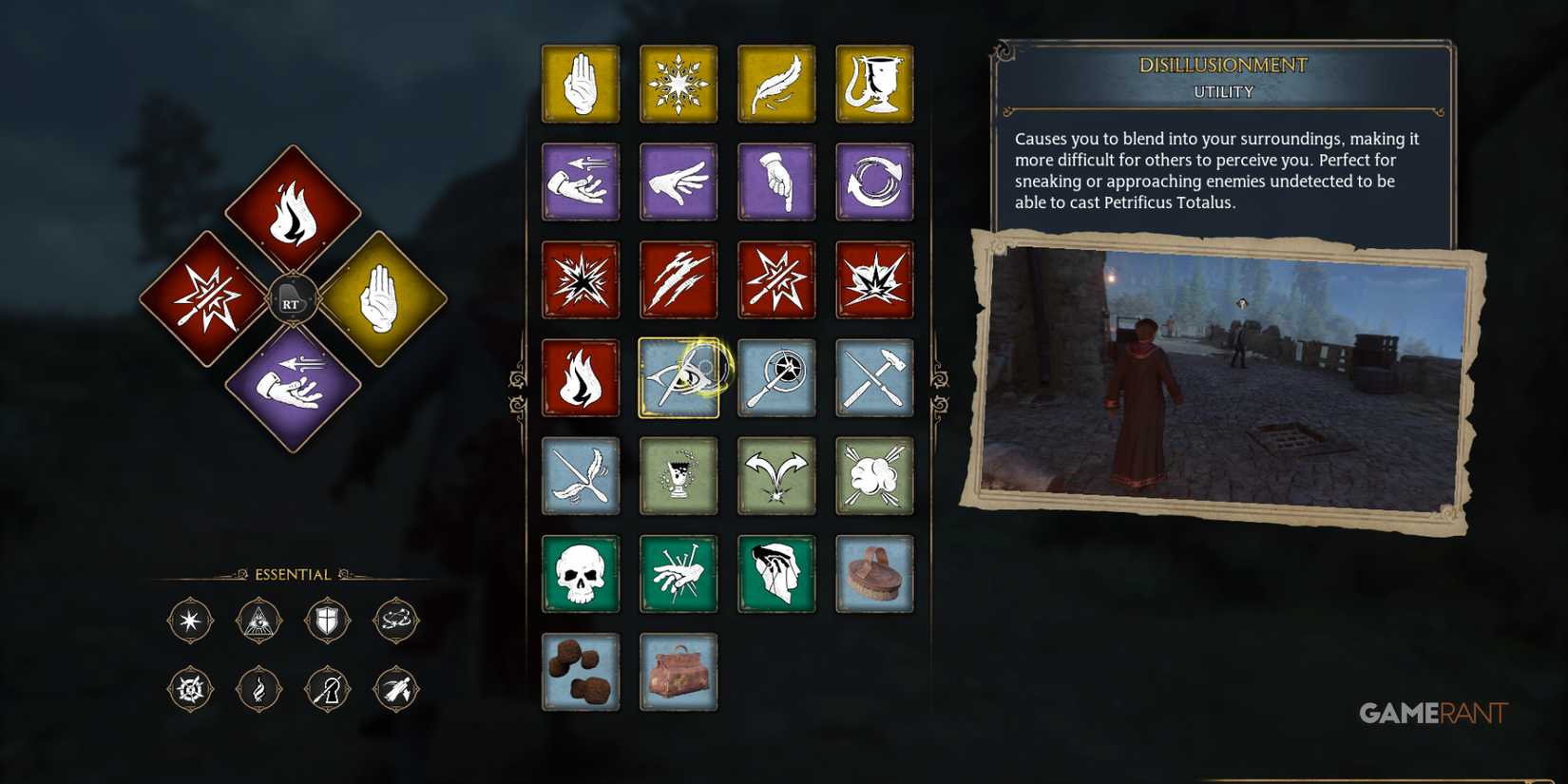This screenshot has width=1568, height=784.
Task: Click the highlighted Disillusionment spell
Action: coord(679,377)
